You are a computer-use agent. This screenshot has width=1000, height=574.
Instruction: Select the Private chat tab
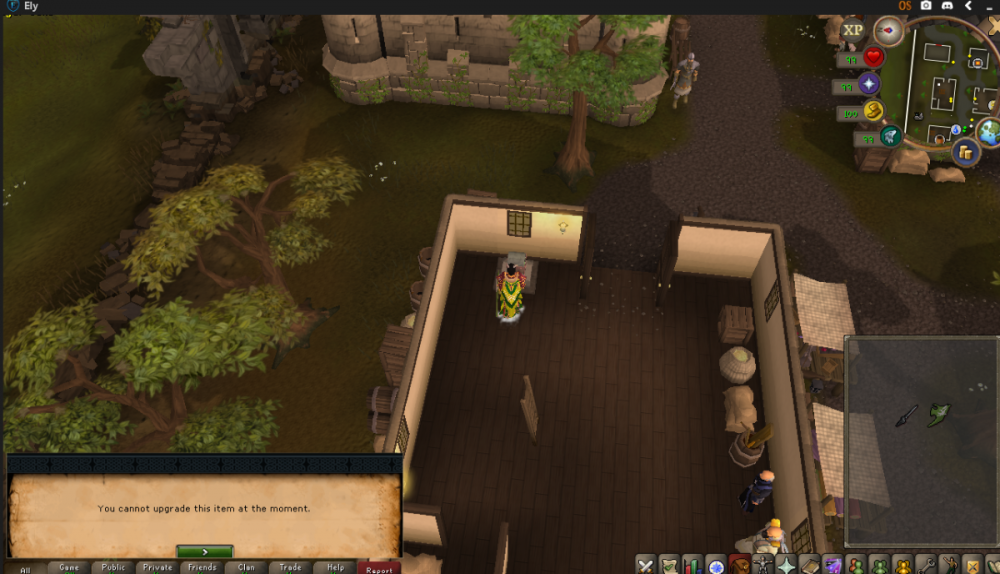[157, 567]
